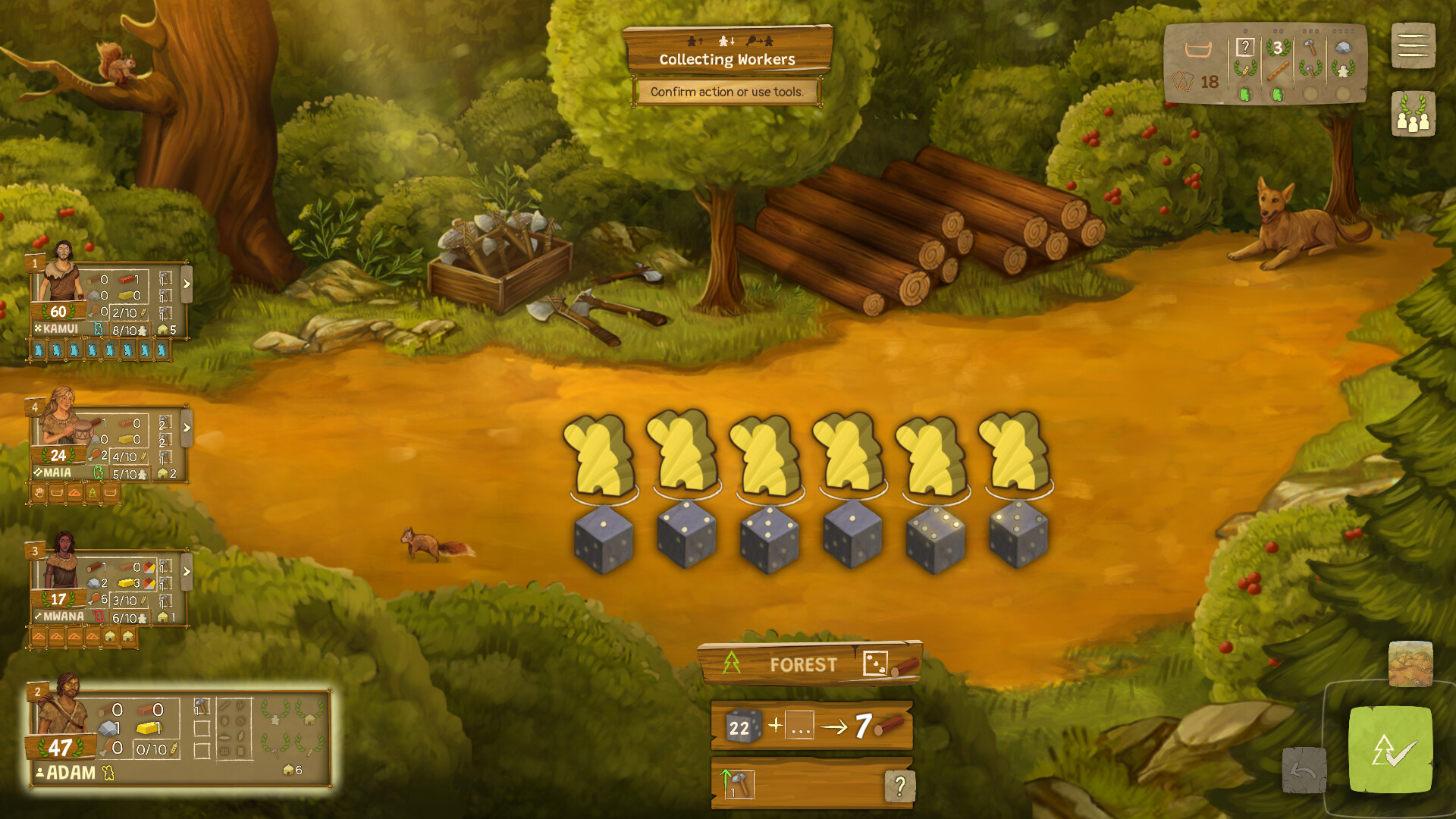Open the hamburger main menu
This screenshot has width=1456, height=819.
click(x=1412, y=43)
